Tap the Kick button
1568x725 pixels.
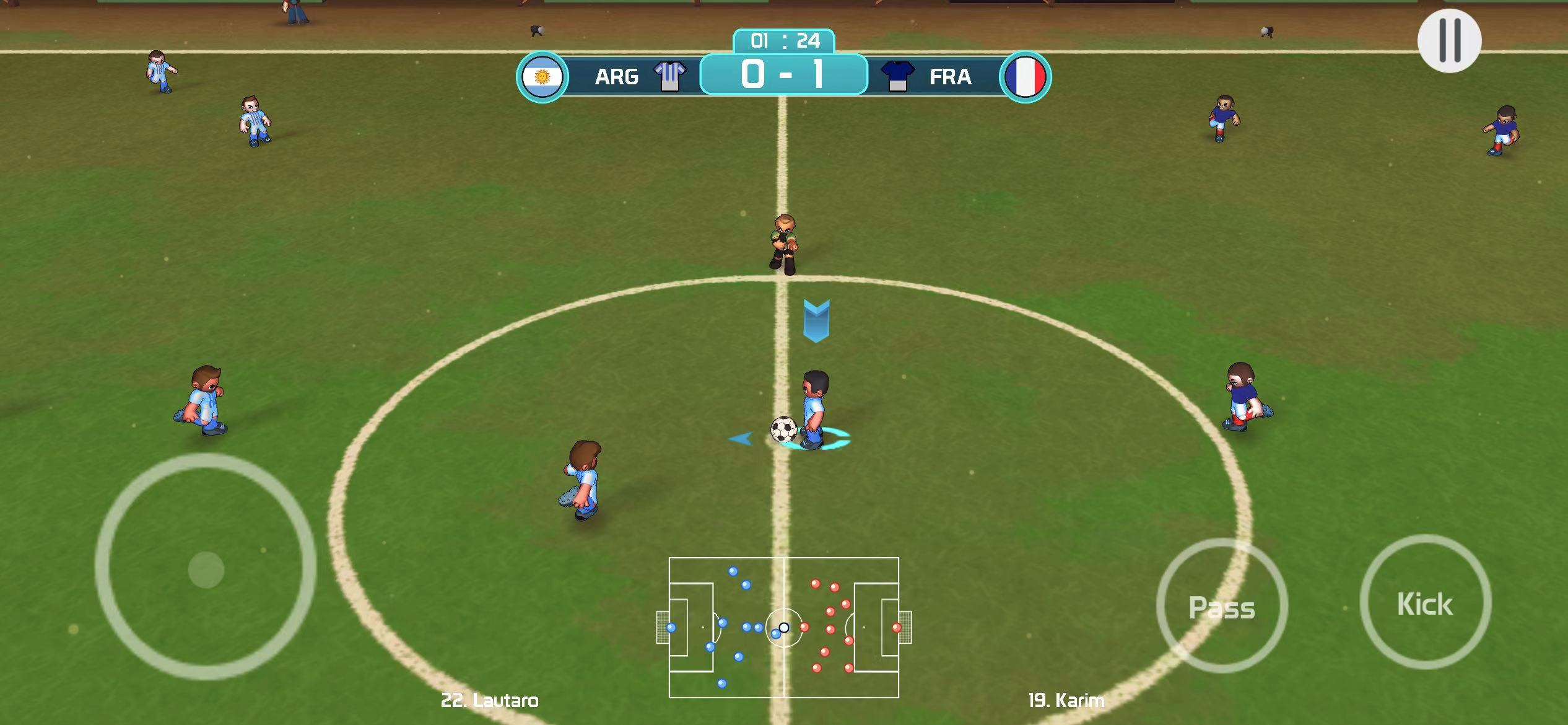[1425, 603]
